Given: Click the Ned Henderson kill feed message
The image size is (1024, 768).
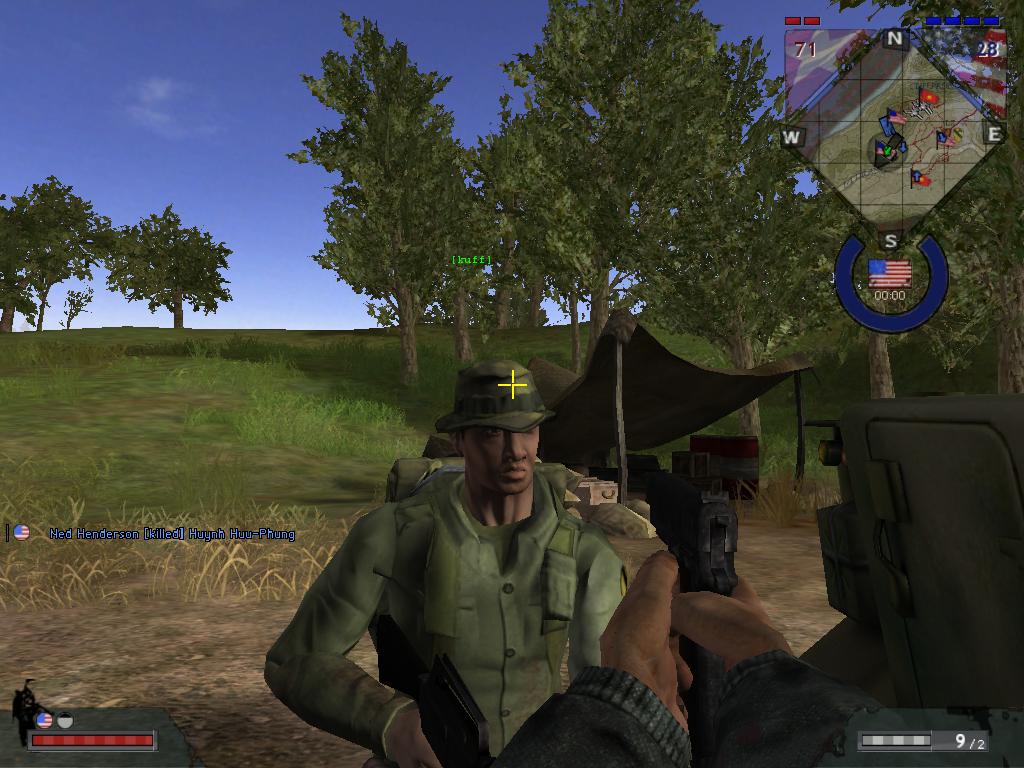Looking at the screenshot, I should (172, 534).
